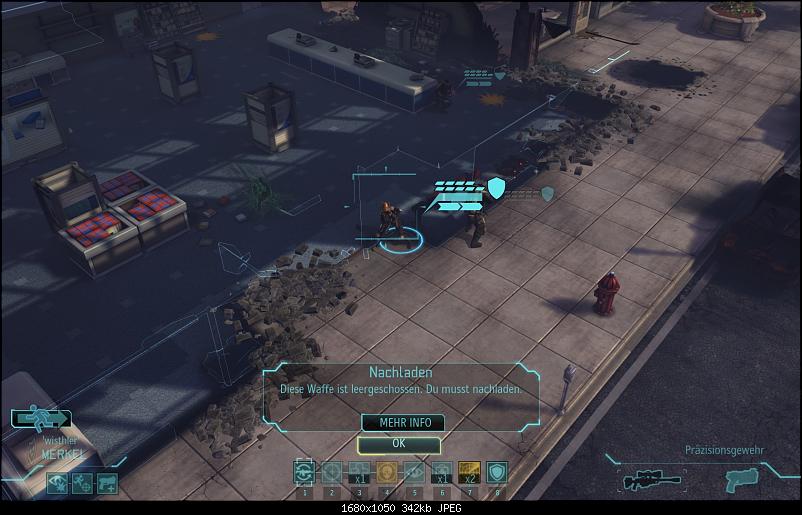Screen dimensions: 802x515
Task: Confirm the Nachladen prompt with OK
Action: coord(398,443)
